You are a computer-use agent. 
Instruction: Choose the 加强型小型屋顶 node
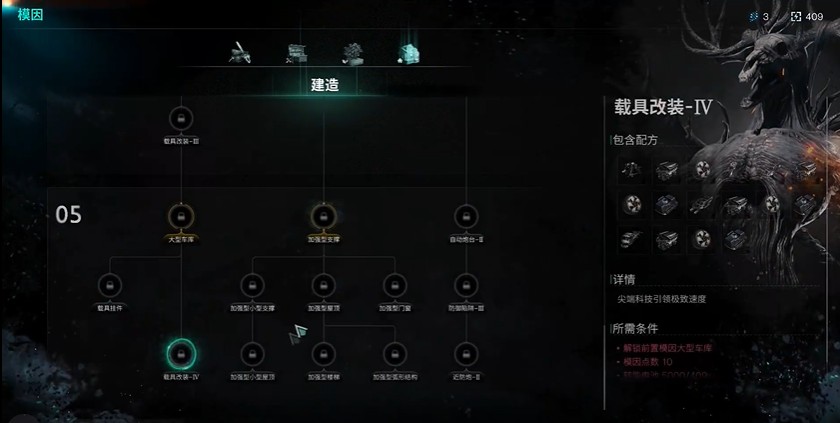[251, 353]
